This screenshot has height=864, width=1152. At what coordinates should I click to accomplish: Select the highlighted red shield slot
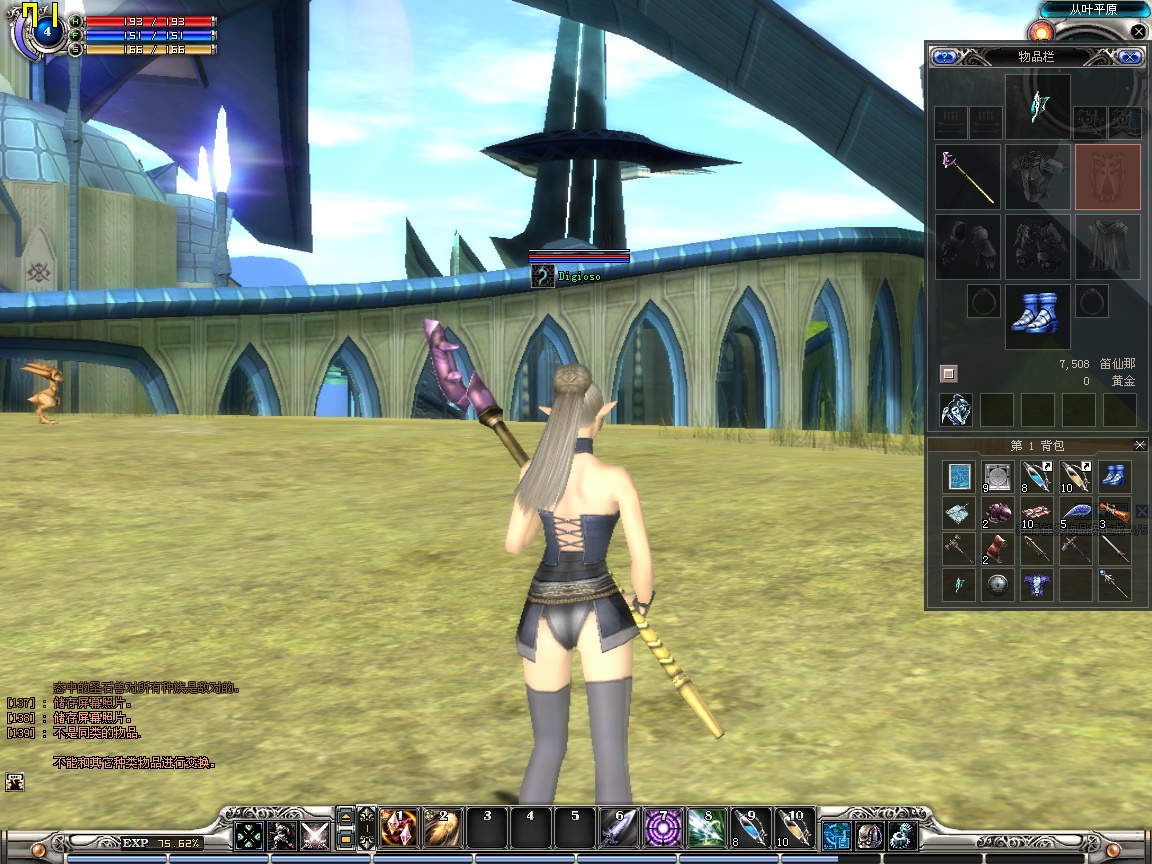click(1107, 177)
